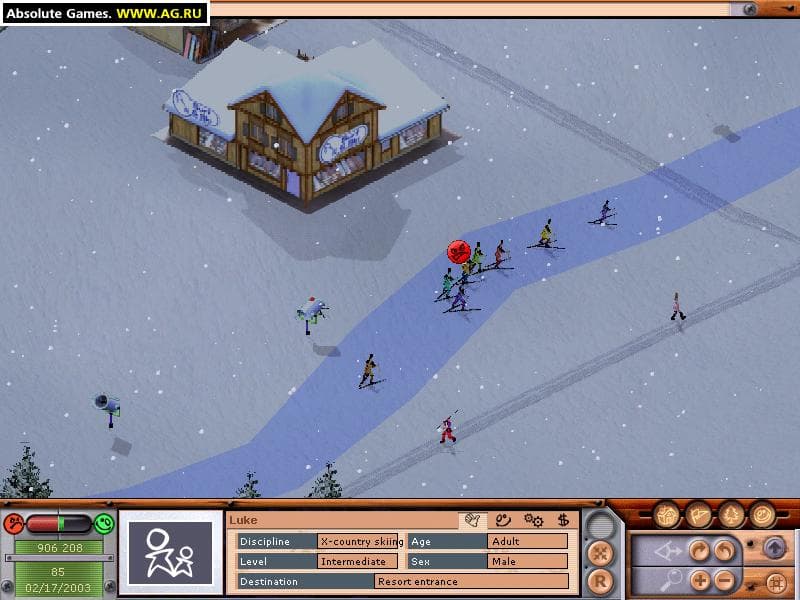Screen dimensions: 800x600
Task: Click the red angry face icon
Action: (x=14, y=523)
